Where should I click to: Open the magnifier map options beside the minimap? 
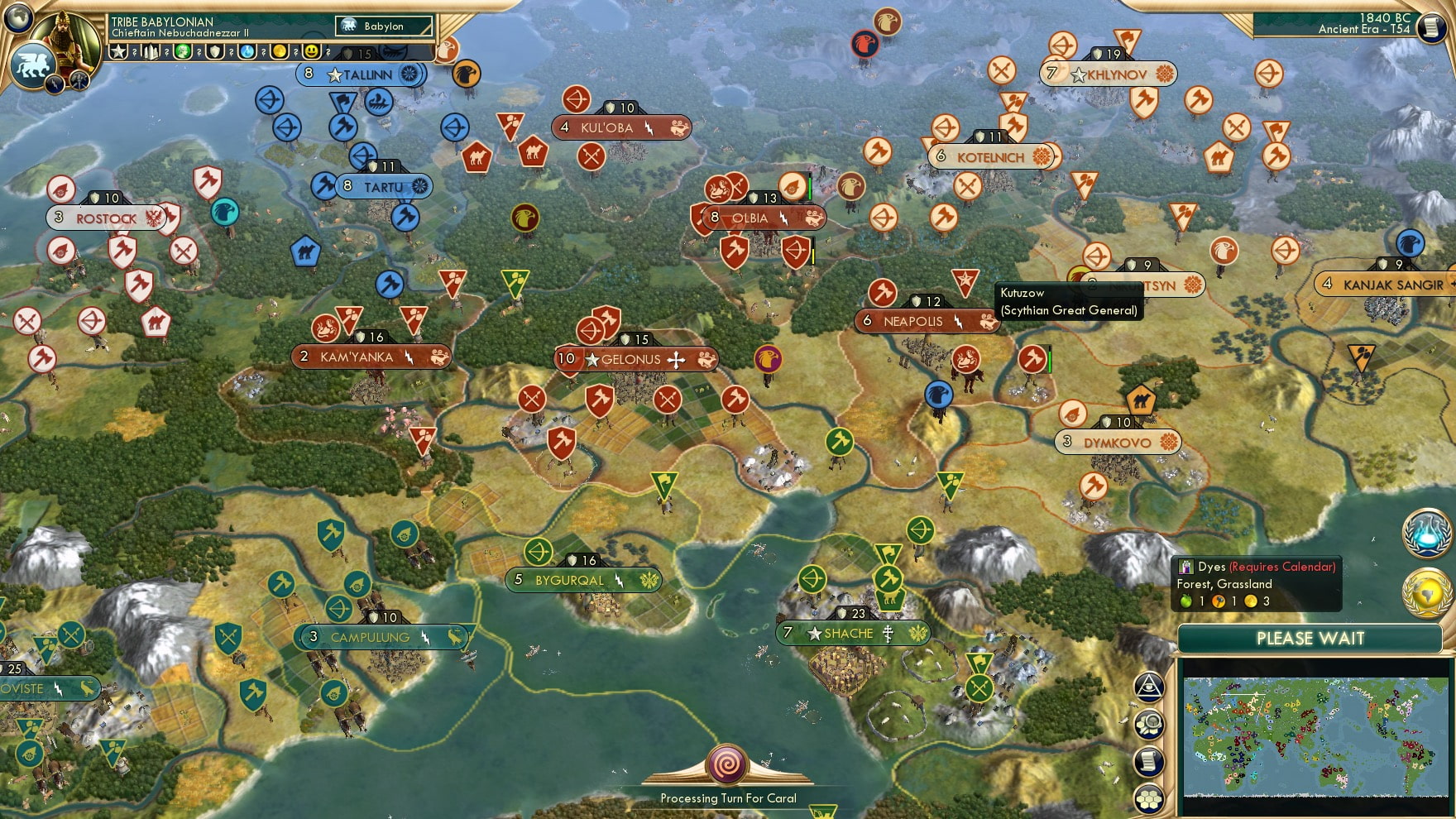coord(1149,725)
